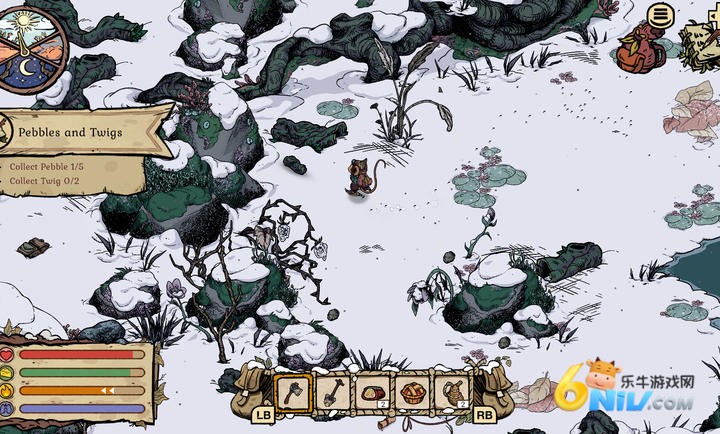This screenshot has height=434, width=720.
Task: Select the pie basket hotbar slot
Action: 412,392
